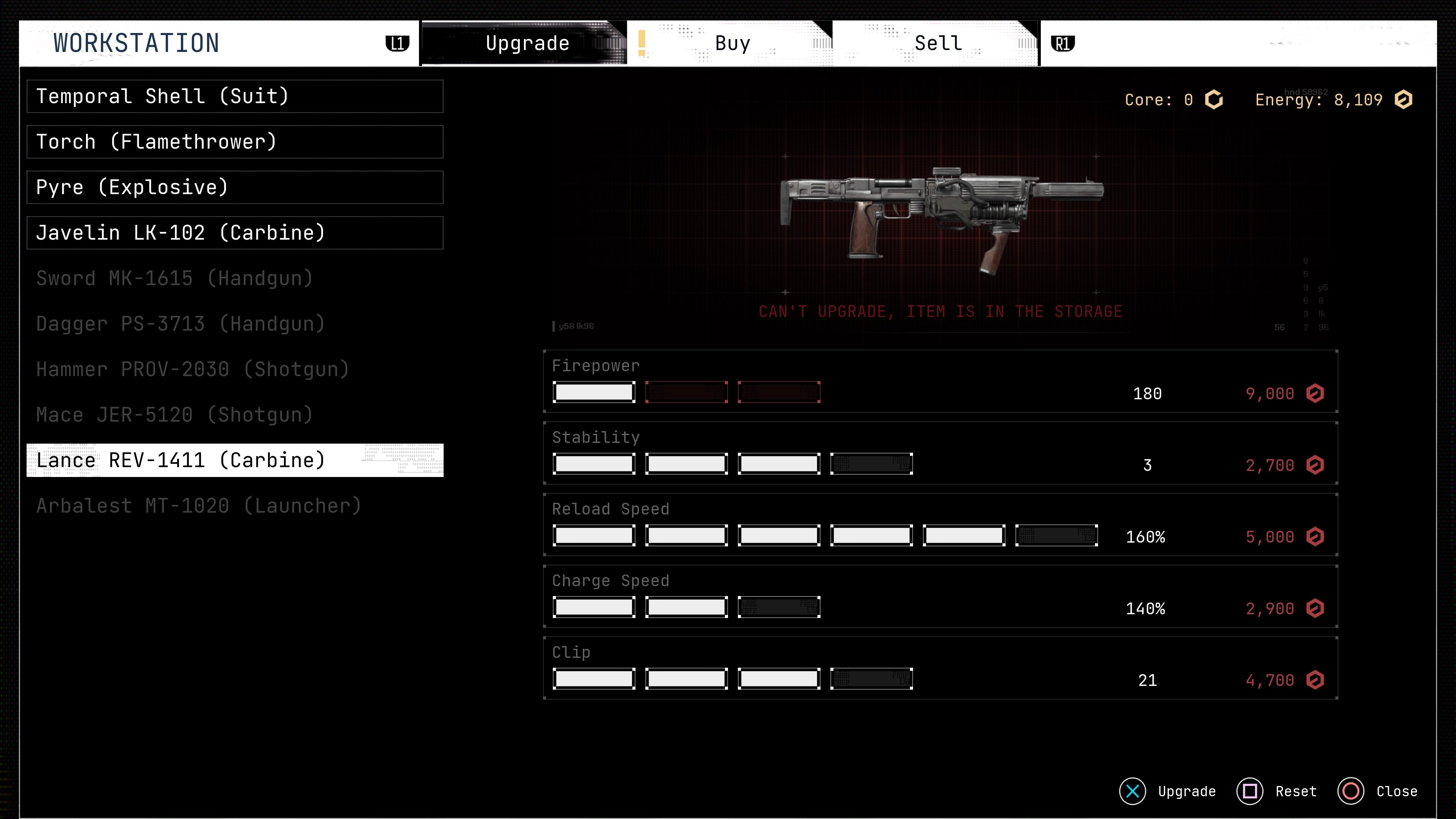The width and height of the screenshot is (1456, 819).
Task: Select Torch (Flamethrower) entry
Action: click(235, 142)
